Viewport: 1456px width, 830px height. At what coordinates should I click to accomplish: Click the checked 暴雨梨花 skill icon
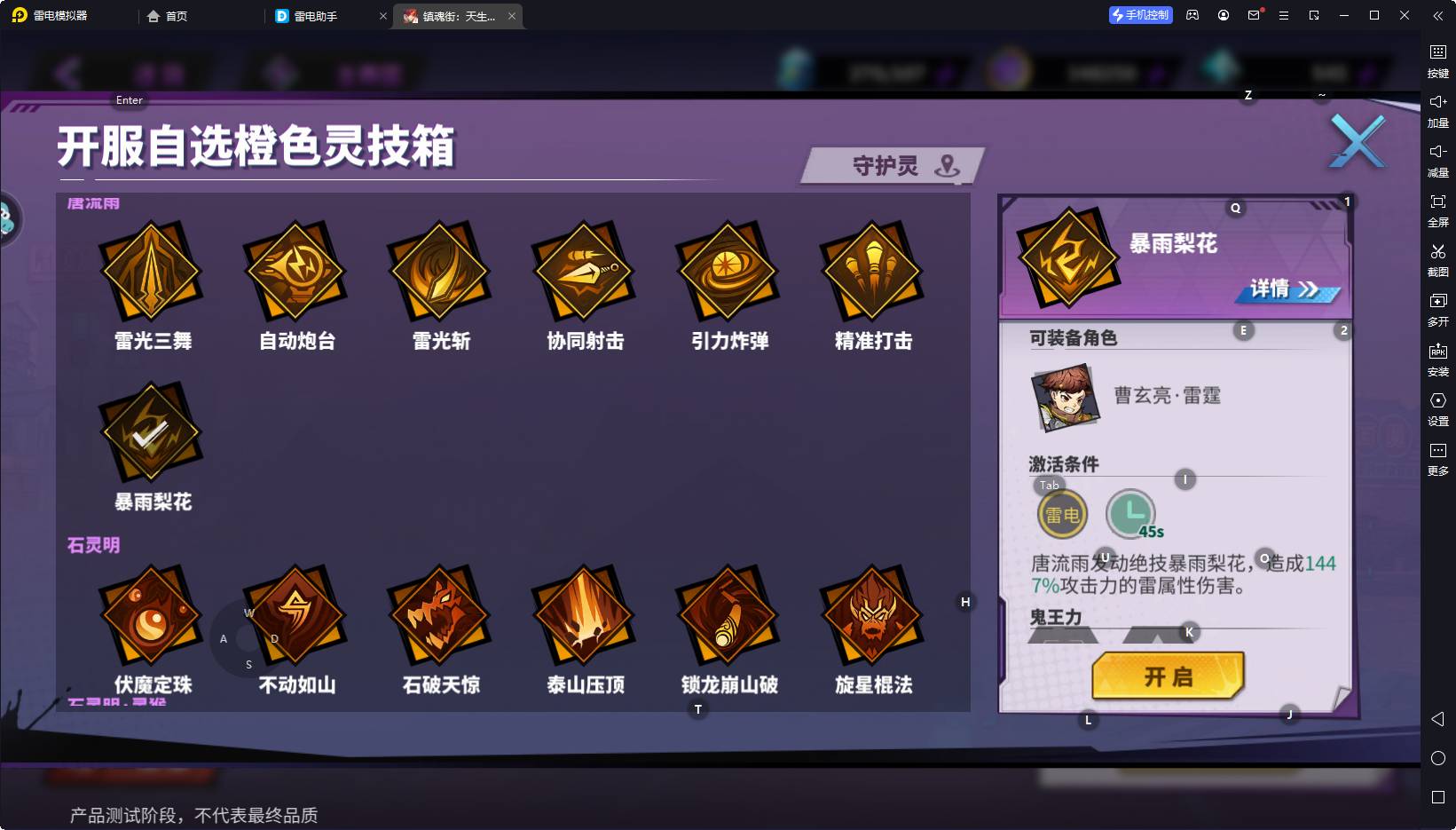(151, 433)
